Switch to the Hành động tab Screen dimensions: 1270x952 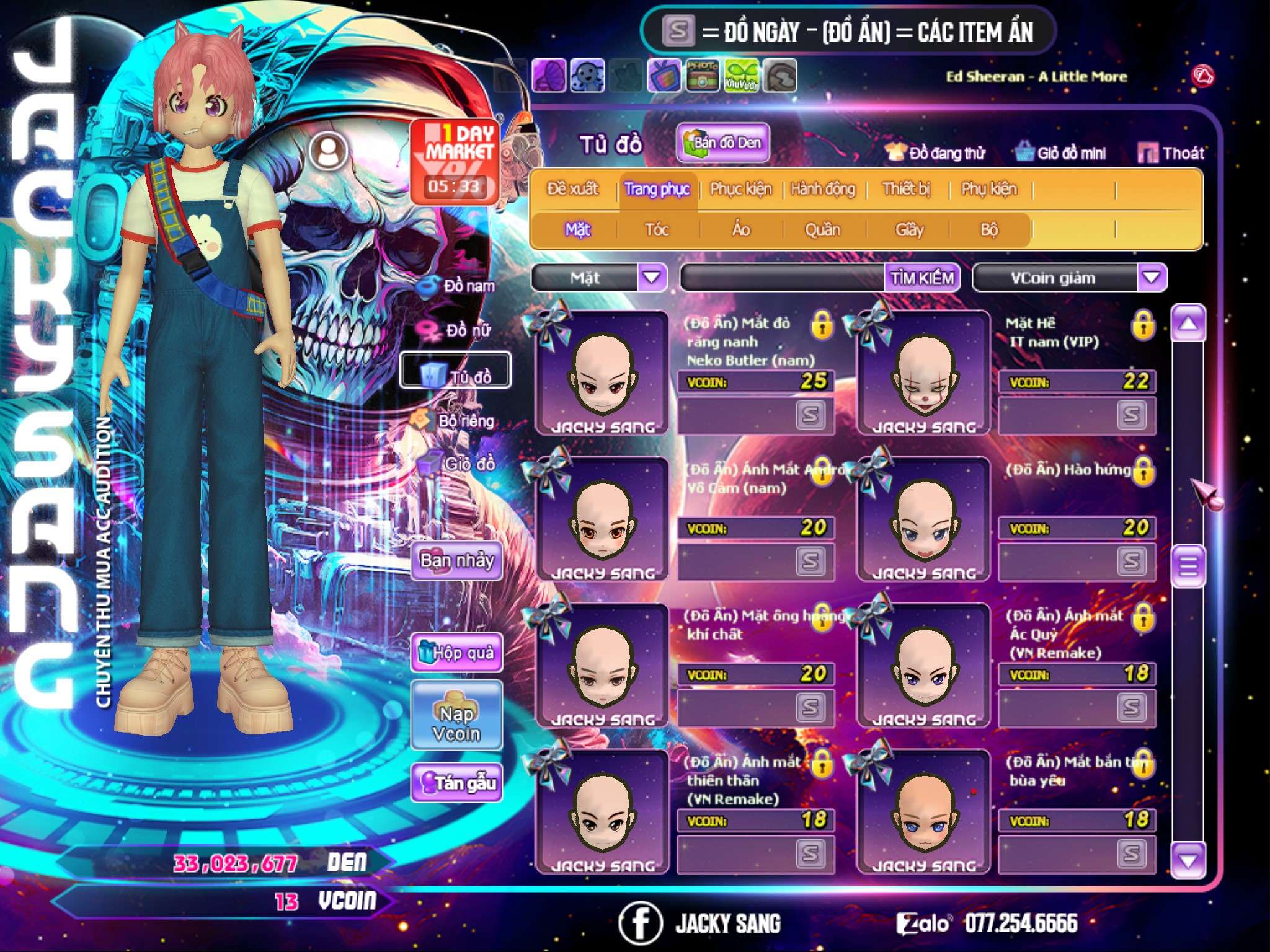point(823,189)
